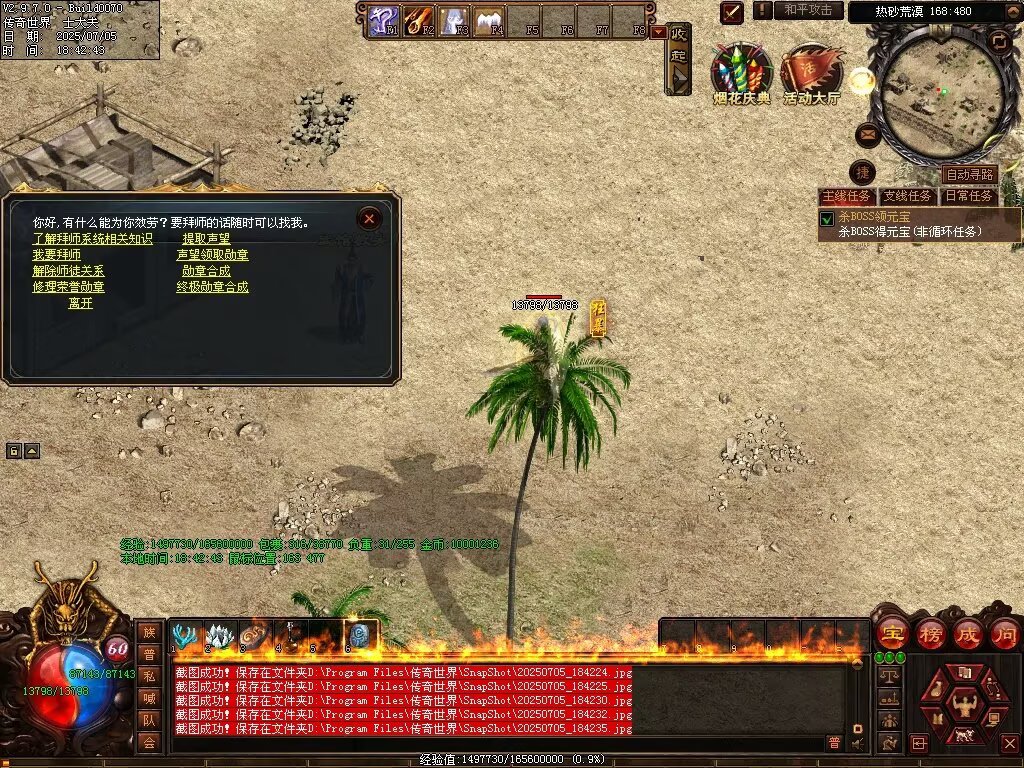Open the 烟花庆典 fireworks event

point(741,73)
